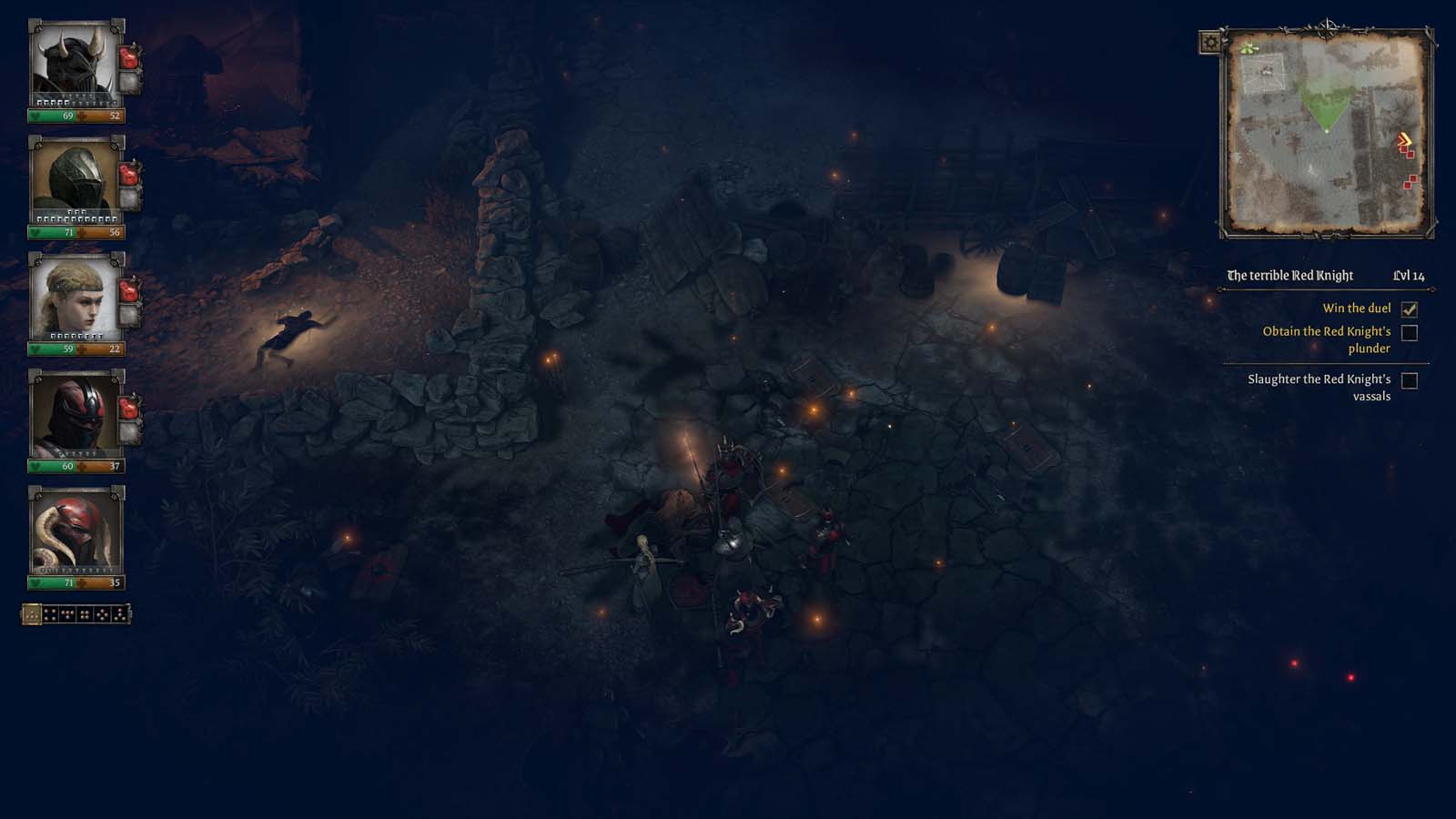
Task: Tick the "Slaughter the Red Knight's vassals" checkbox
Action: (x=1411, y=382)
